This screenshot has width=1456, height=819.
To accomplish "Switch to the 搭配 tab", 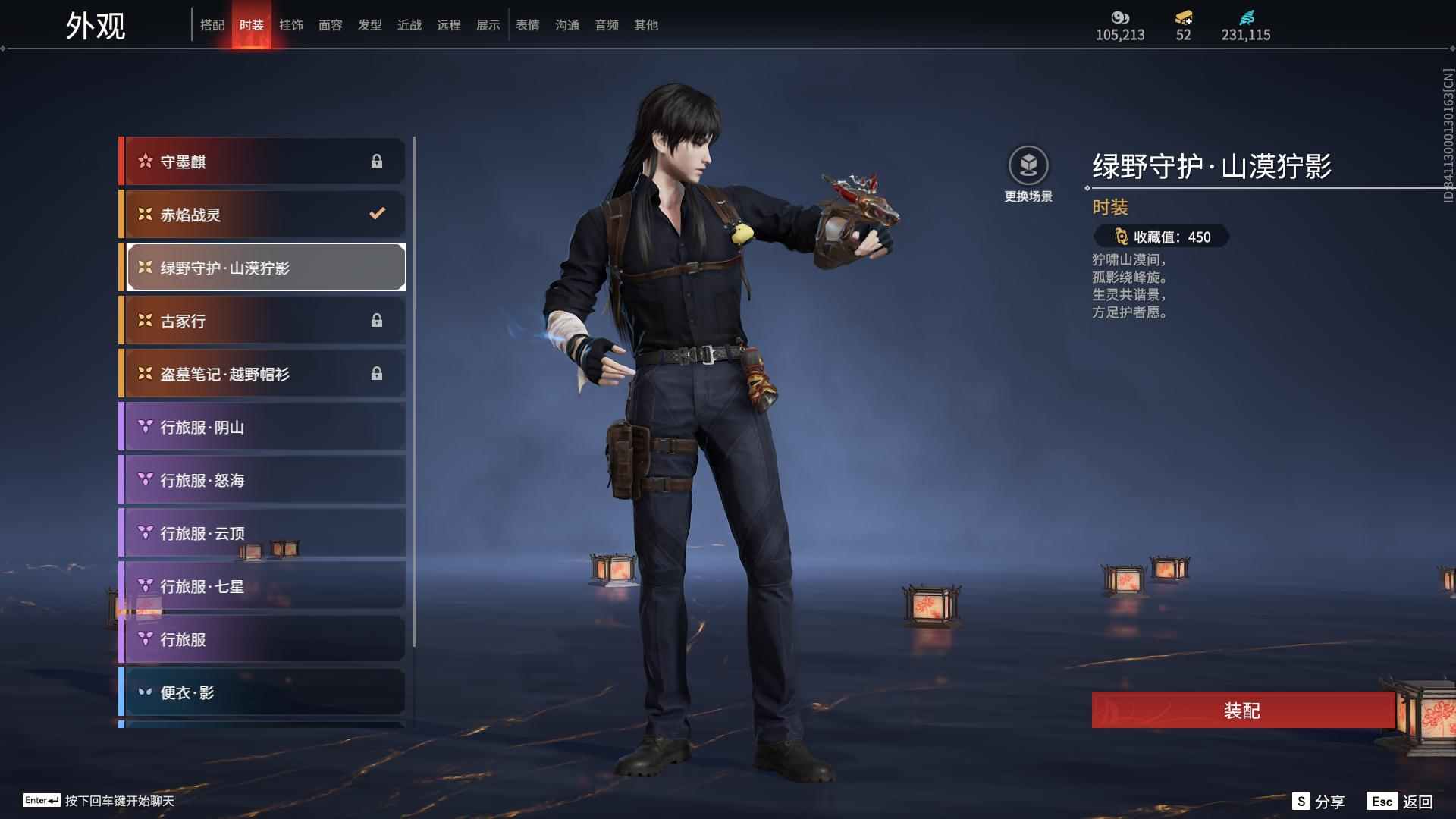I will pyautogui.click(x=212, y=25).
